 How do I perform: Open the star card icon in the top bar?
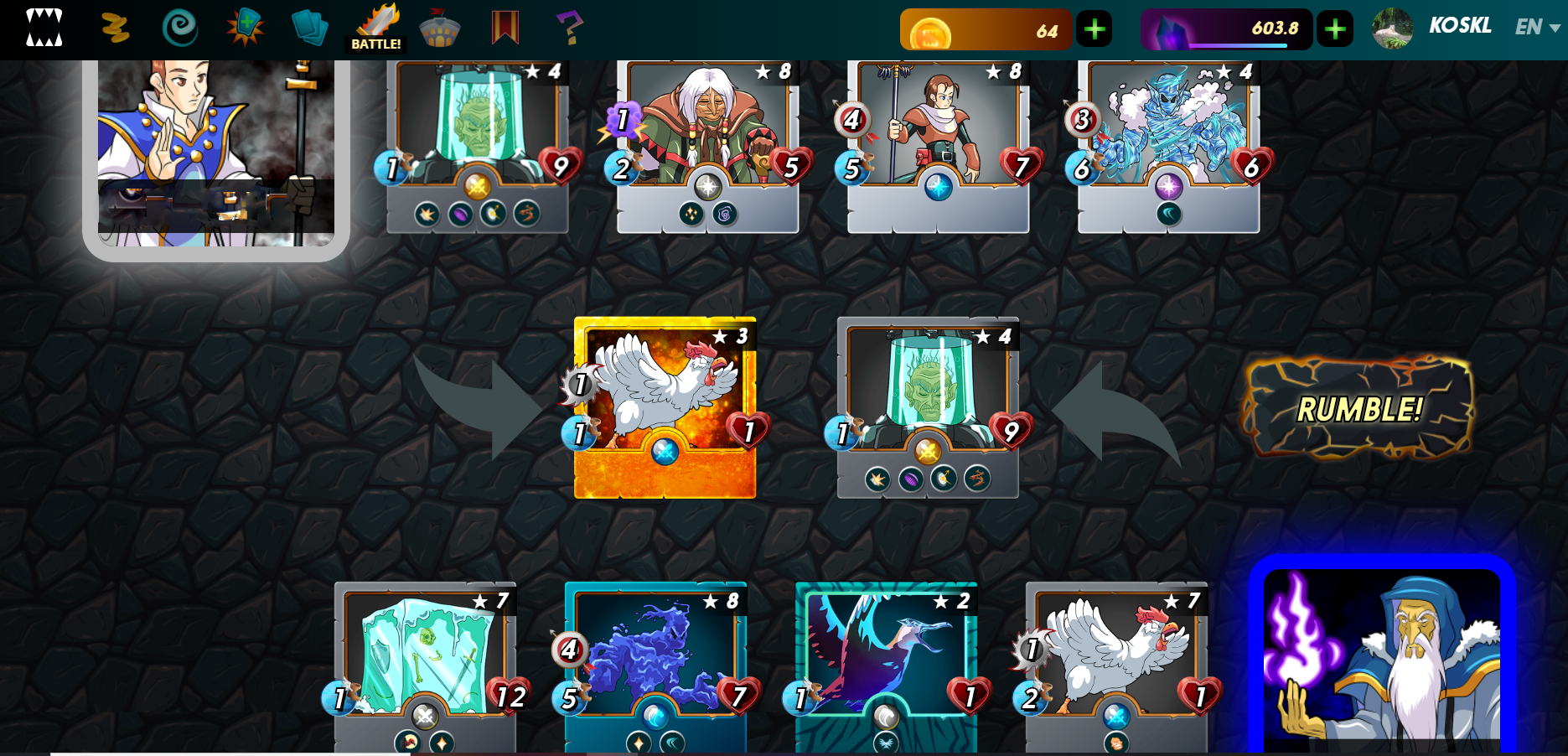click(245, 28)
